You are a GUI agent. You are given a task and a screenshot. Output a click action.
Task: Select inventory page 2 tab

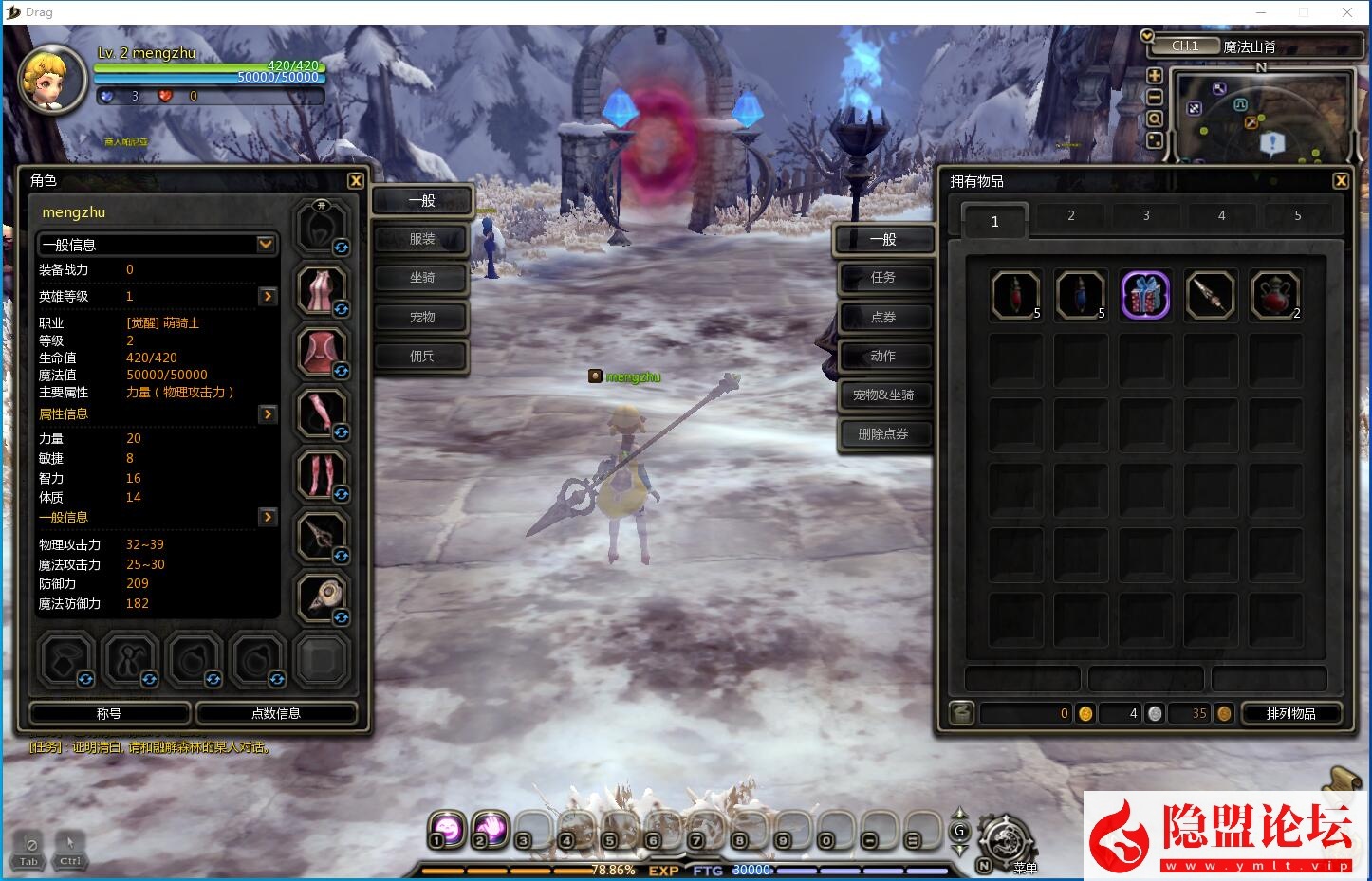click(x=1071, y=216)
